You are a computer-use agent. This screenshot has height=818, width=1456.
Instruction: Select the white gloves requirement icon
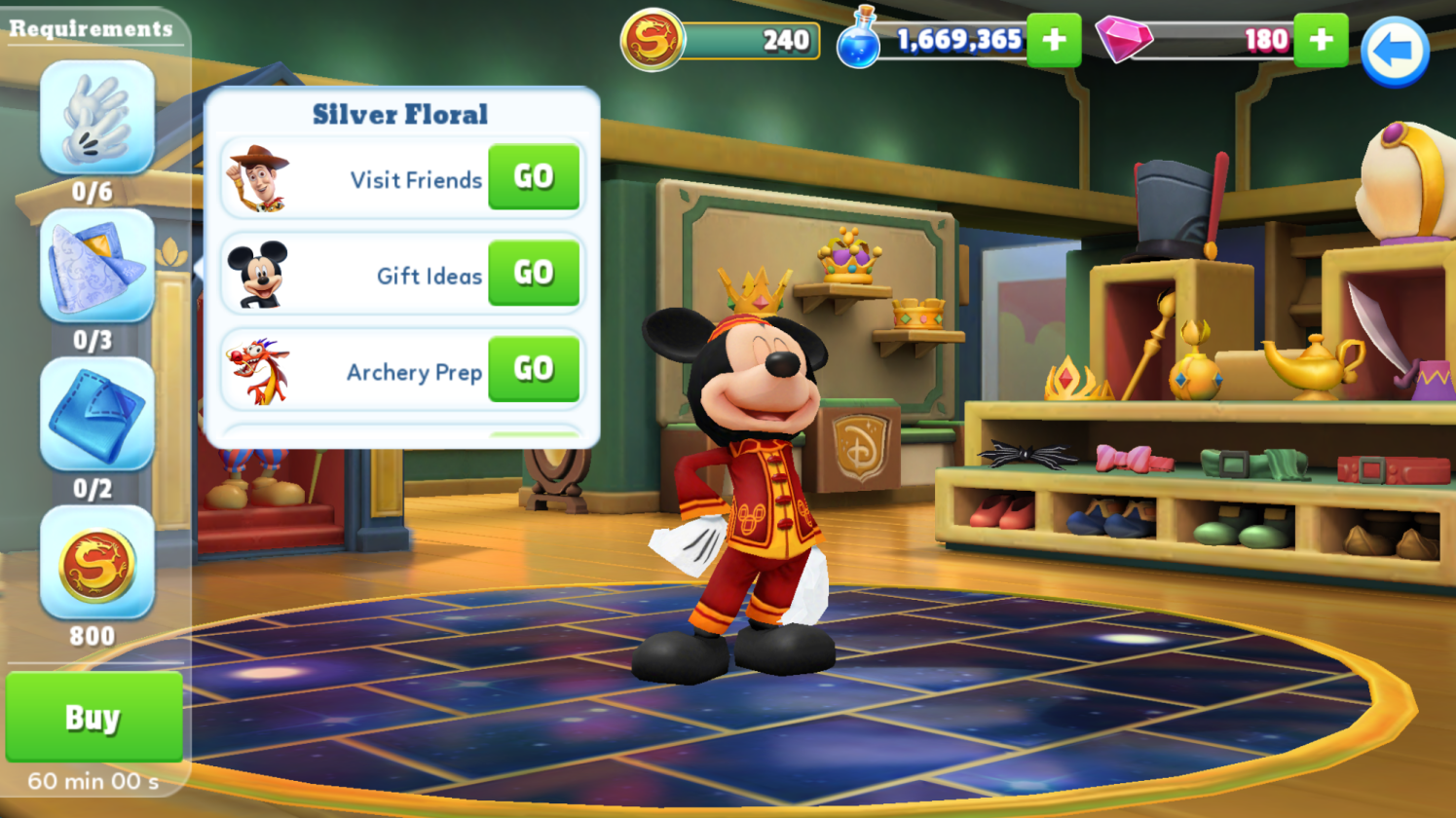[x=96, y=118]
